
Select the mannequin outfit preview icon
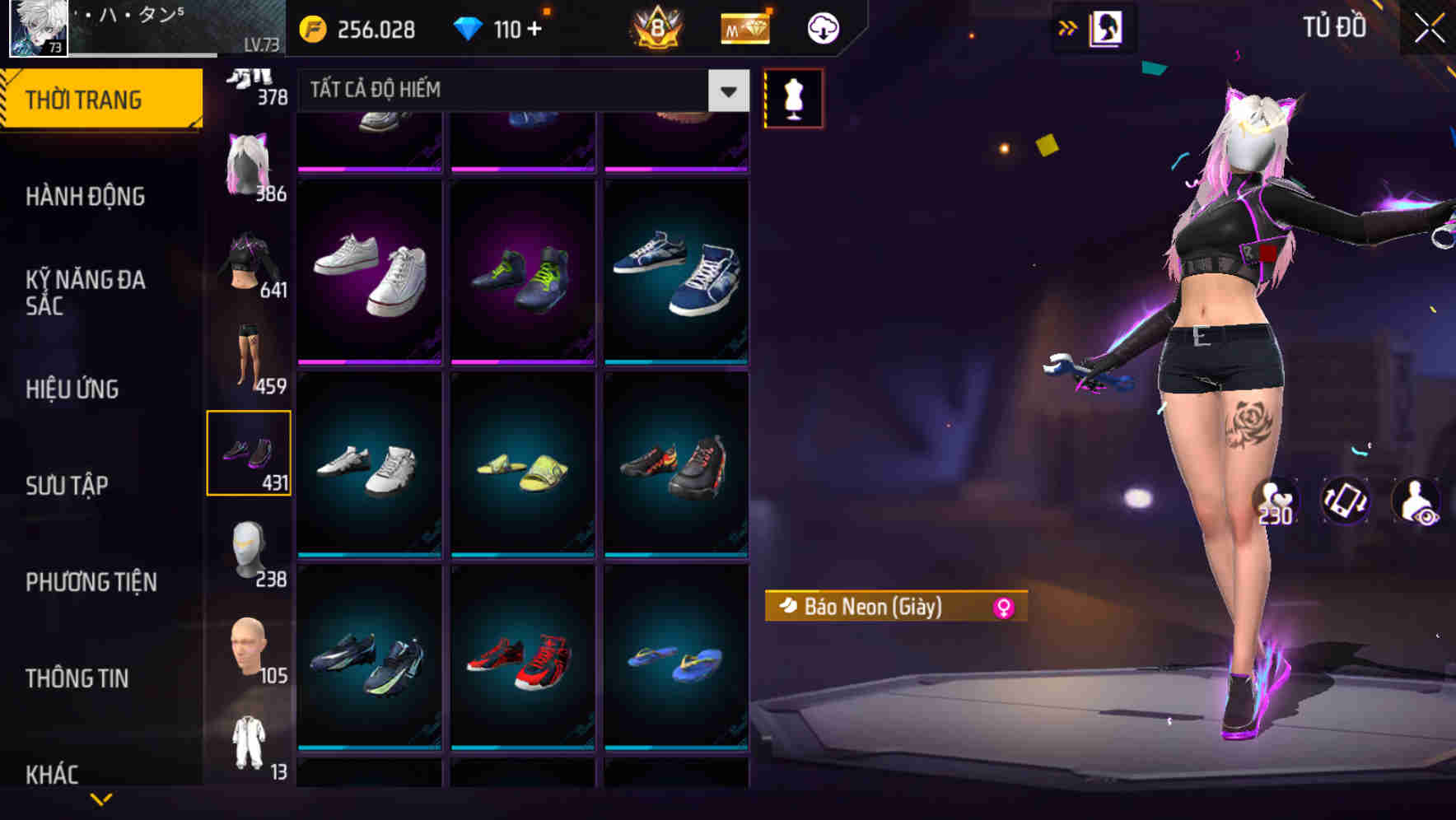tap(793, 98)
